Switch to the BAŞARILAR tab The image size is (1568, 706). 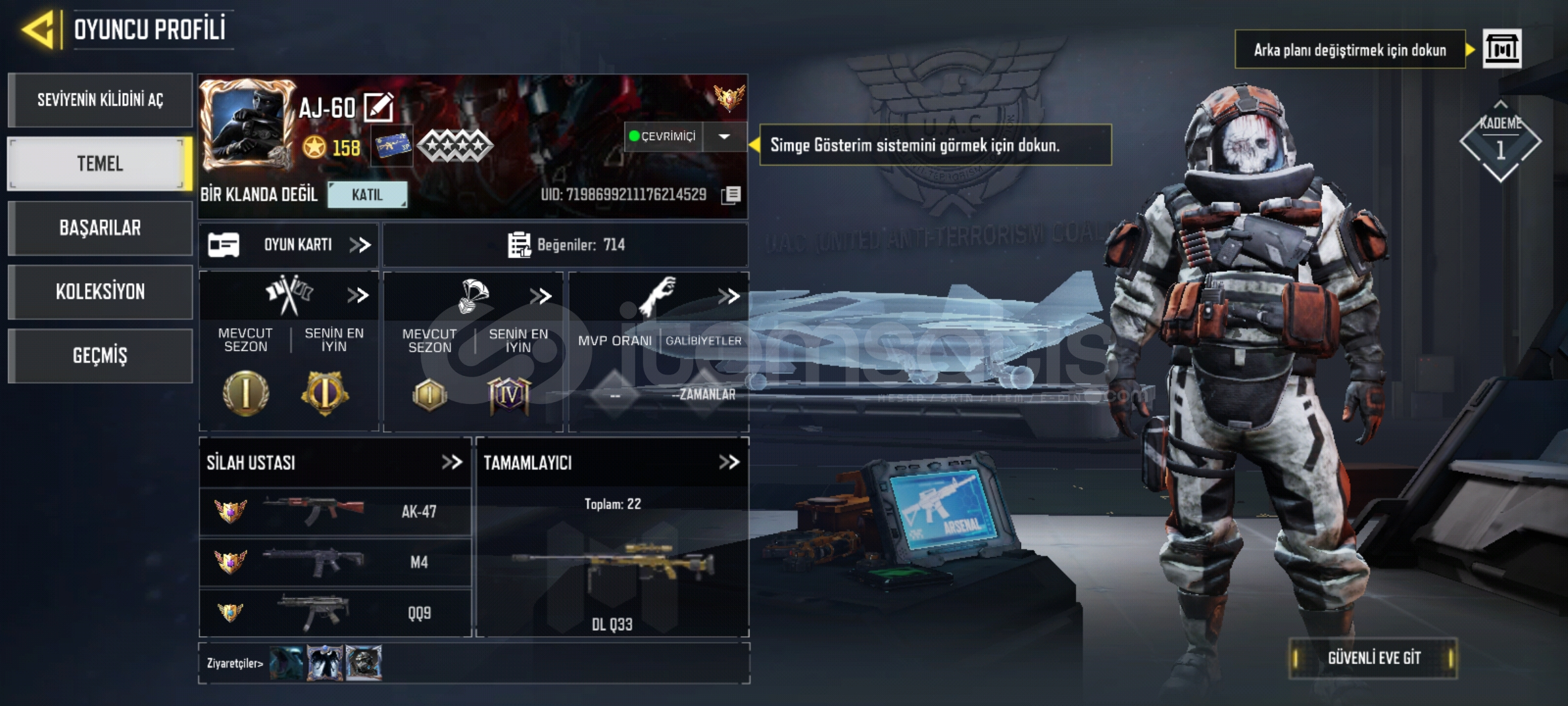point(99,227)
